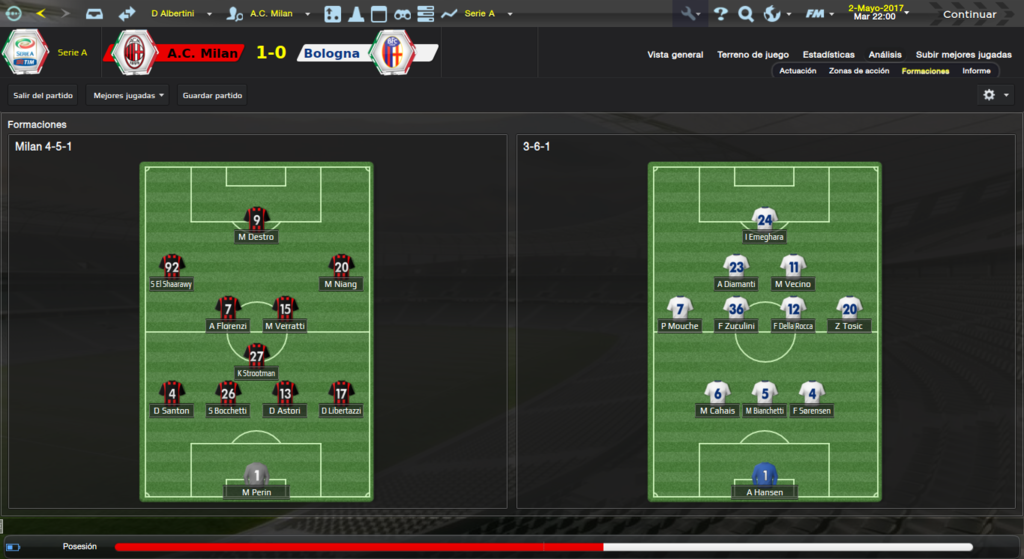Open the FM menu
The width and height of the screenshot is (1024, 559).
[820, 14]
